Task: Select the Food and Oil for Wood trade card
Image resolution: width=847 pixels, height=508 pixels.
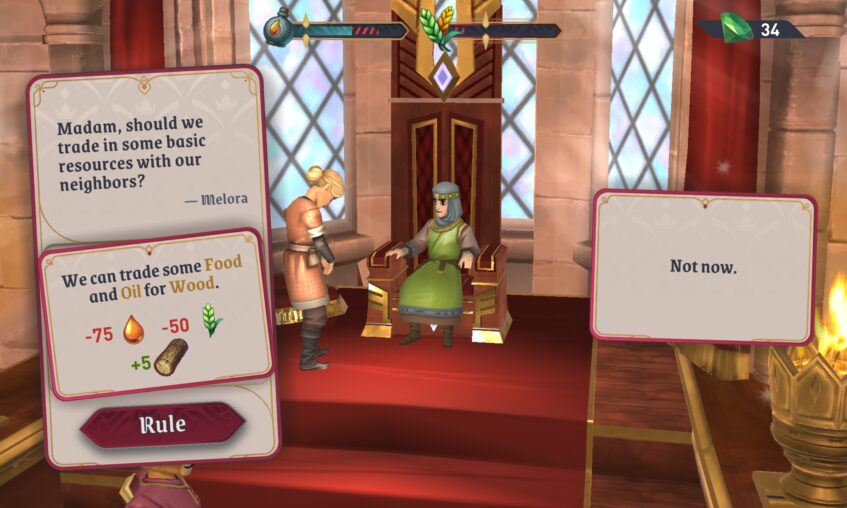Action: (x=155, y=312)
